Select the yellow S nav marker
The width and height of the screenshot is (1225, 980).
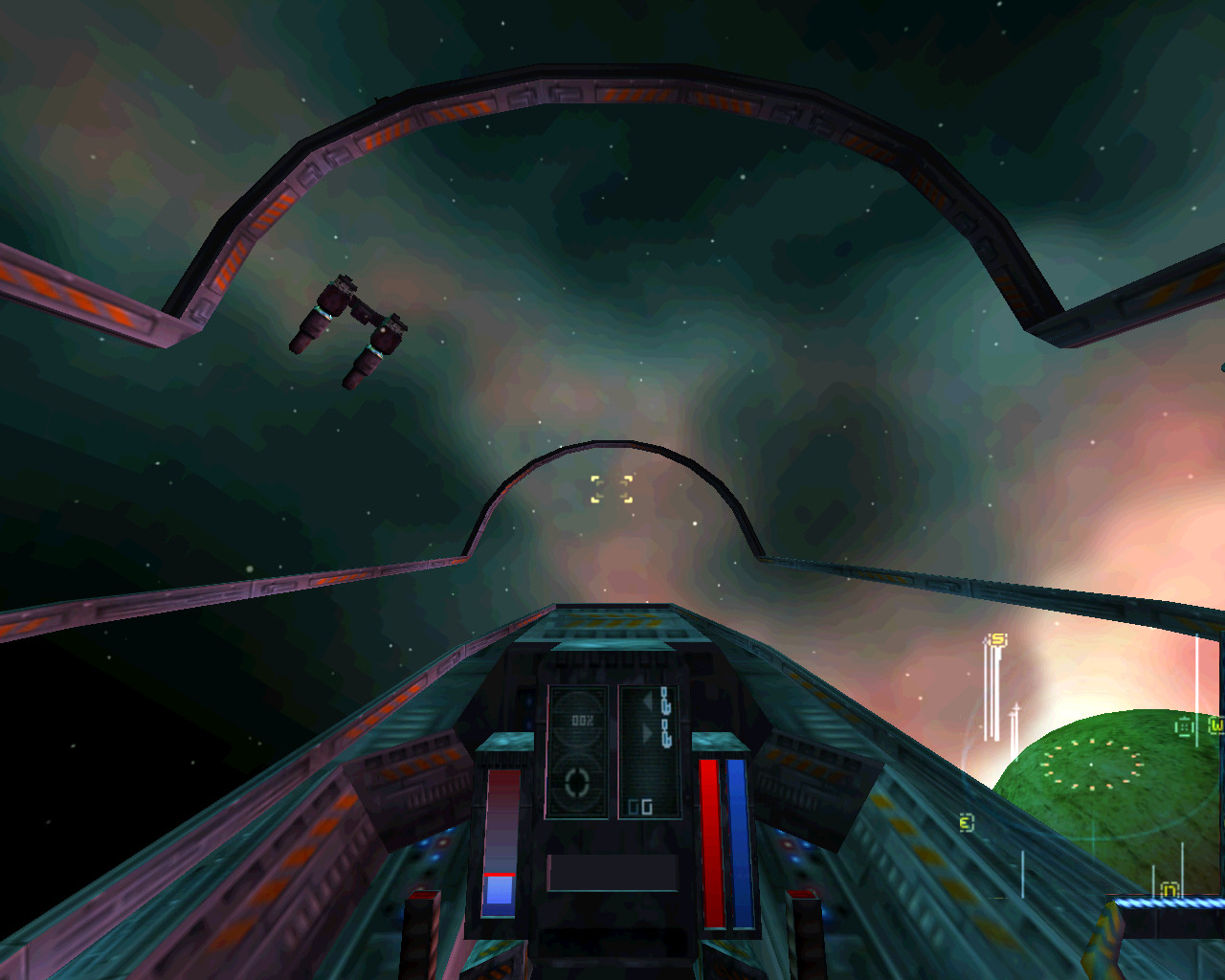click(998, 639)
